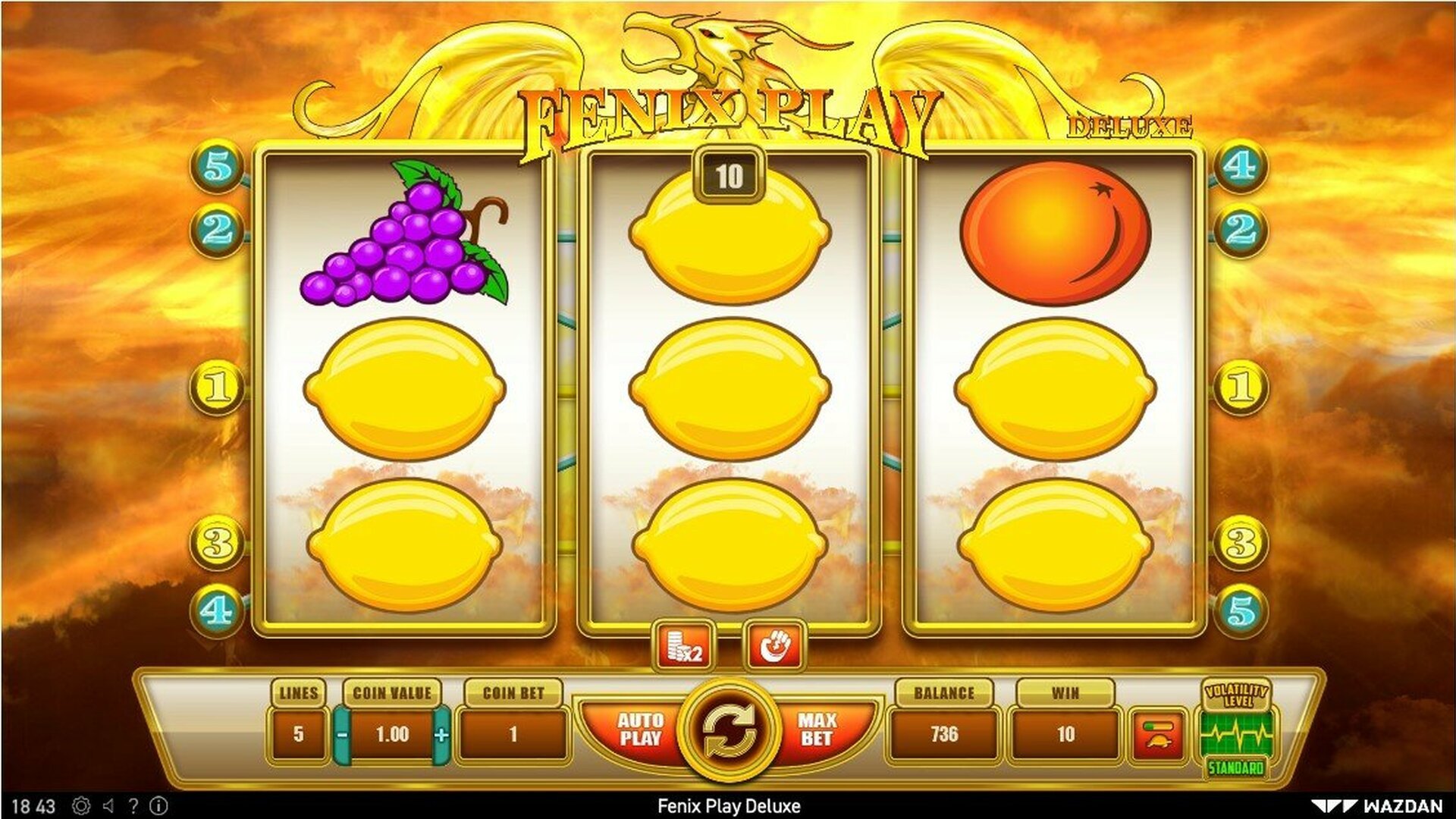Change spin speed via the turtle button
Screen dimensions: 1456x819
(x=1157, y=733)
